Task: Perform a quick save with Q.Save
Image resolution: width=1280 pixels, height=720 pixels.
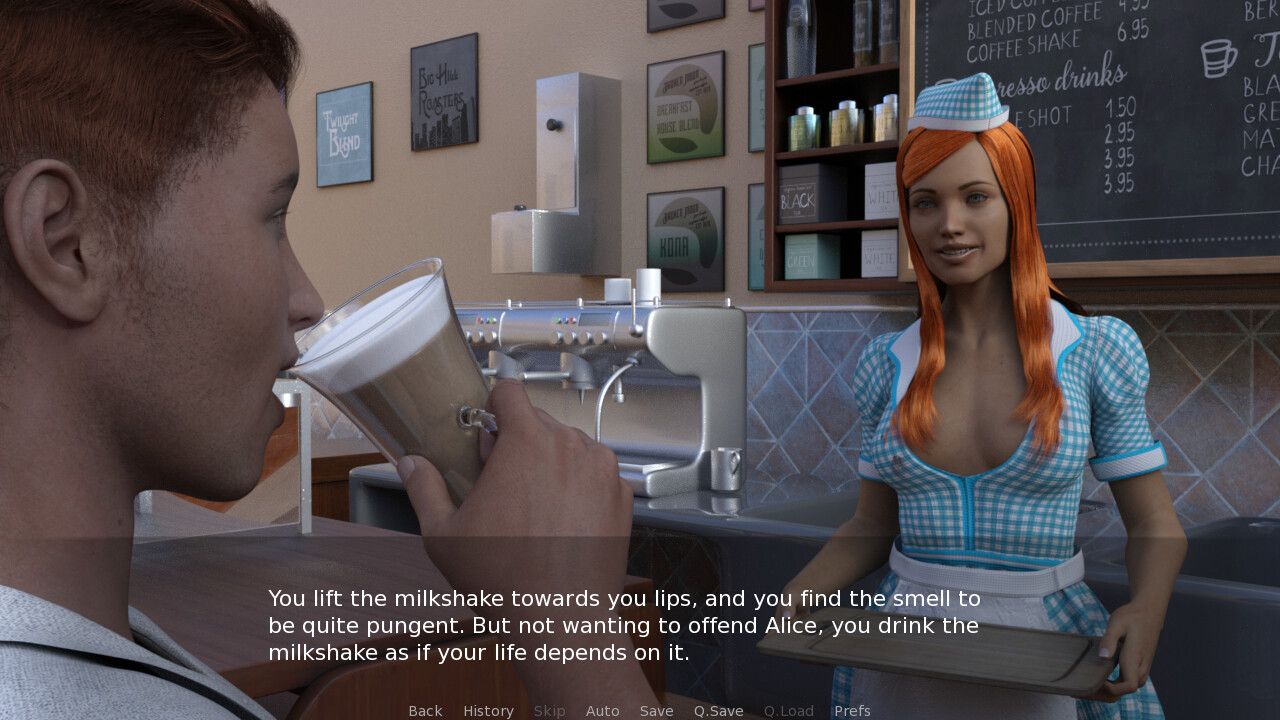Action: (718, 710)
